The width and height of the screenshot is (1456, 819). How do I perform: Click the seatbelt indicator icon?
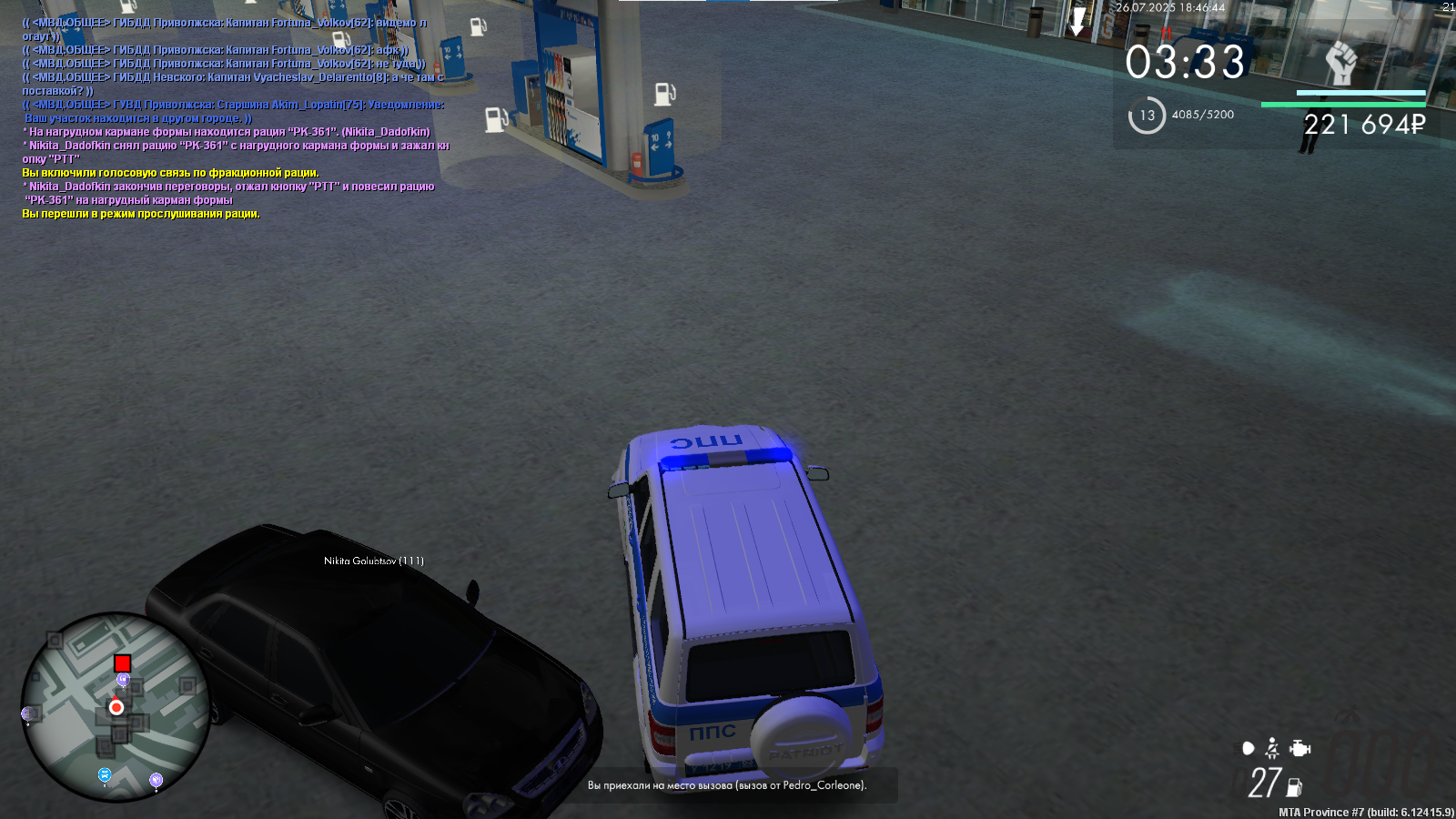click(1272, 749)
